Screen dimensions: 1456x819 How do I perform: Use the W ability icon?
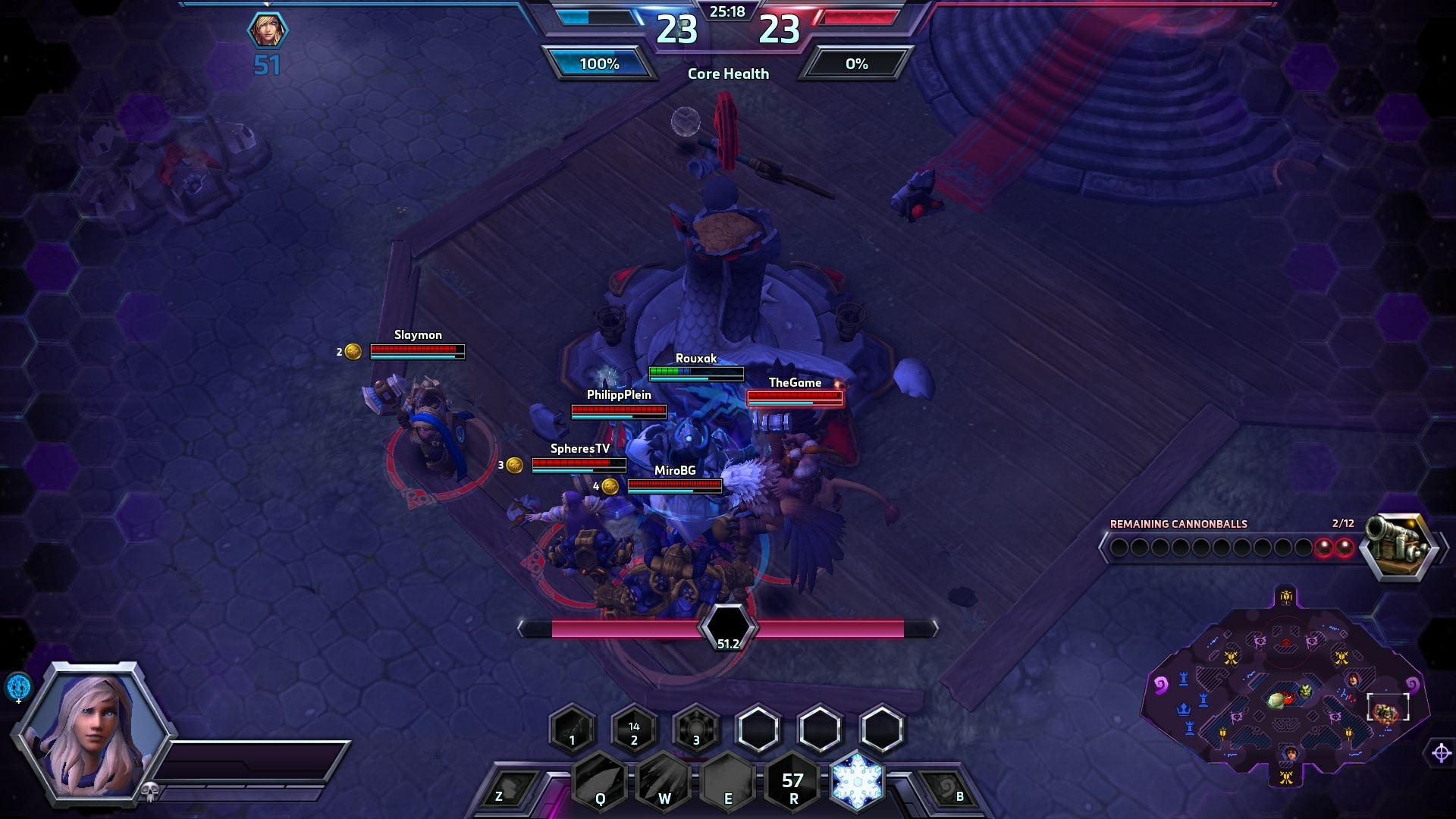664,783
